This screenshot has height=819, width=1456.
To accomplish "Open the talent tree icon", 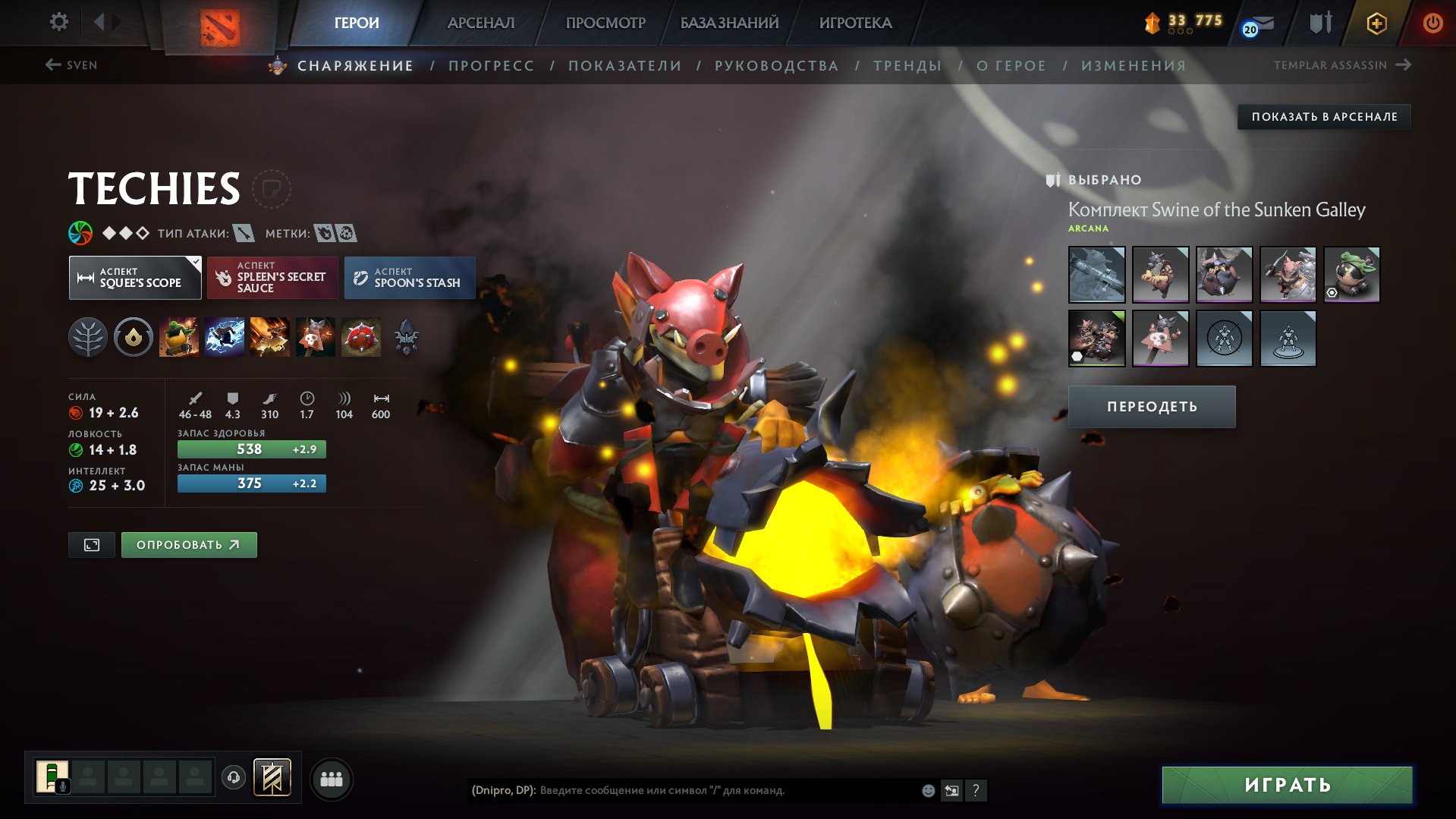I will coord(88,338).
